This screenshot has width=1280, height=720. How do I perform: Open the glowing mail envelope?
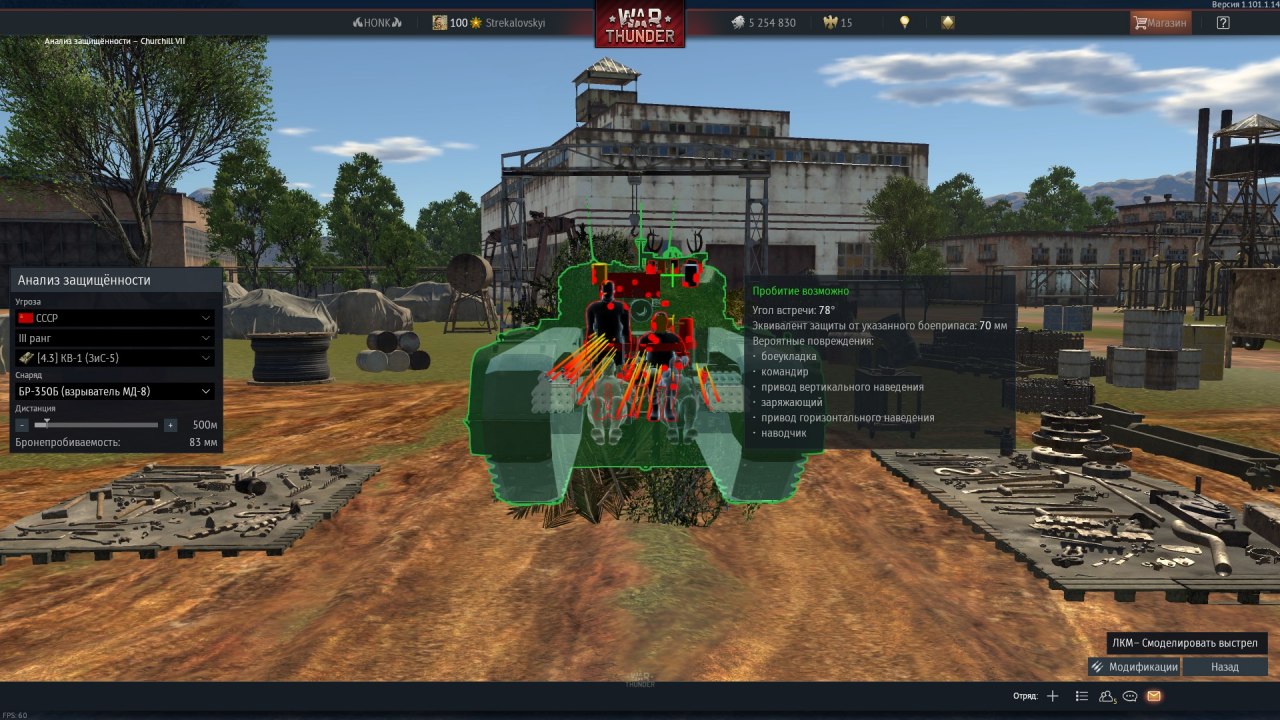[1154, 696]
